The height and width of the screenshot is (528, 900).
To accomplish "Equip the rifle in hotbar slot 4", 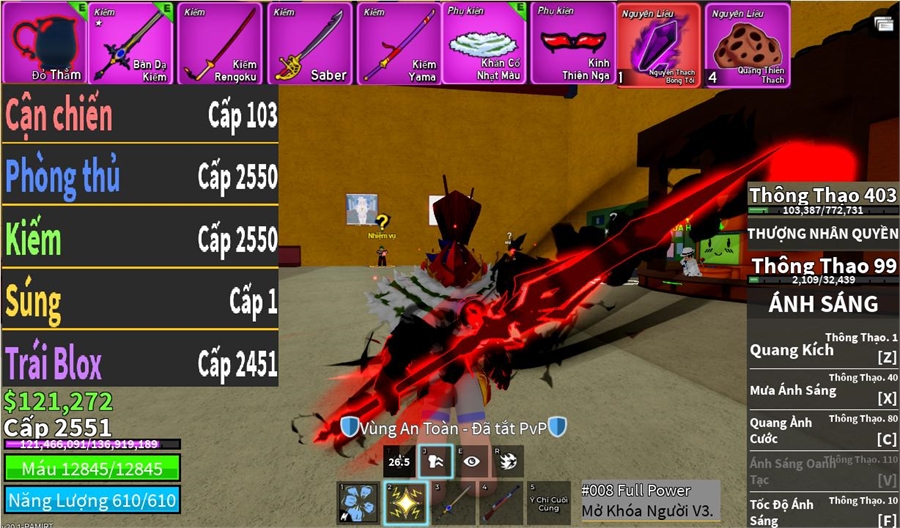I will pyautogui.click(x=501, y=503).
